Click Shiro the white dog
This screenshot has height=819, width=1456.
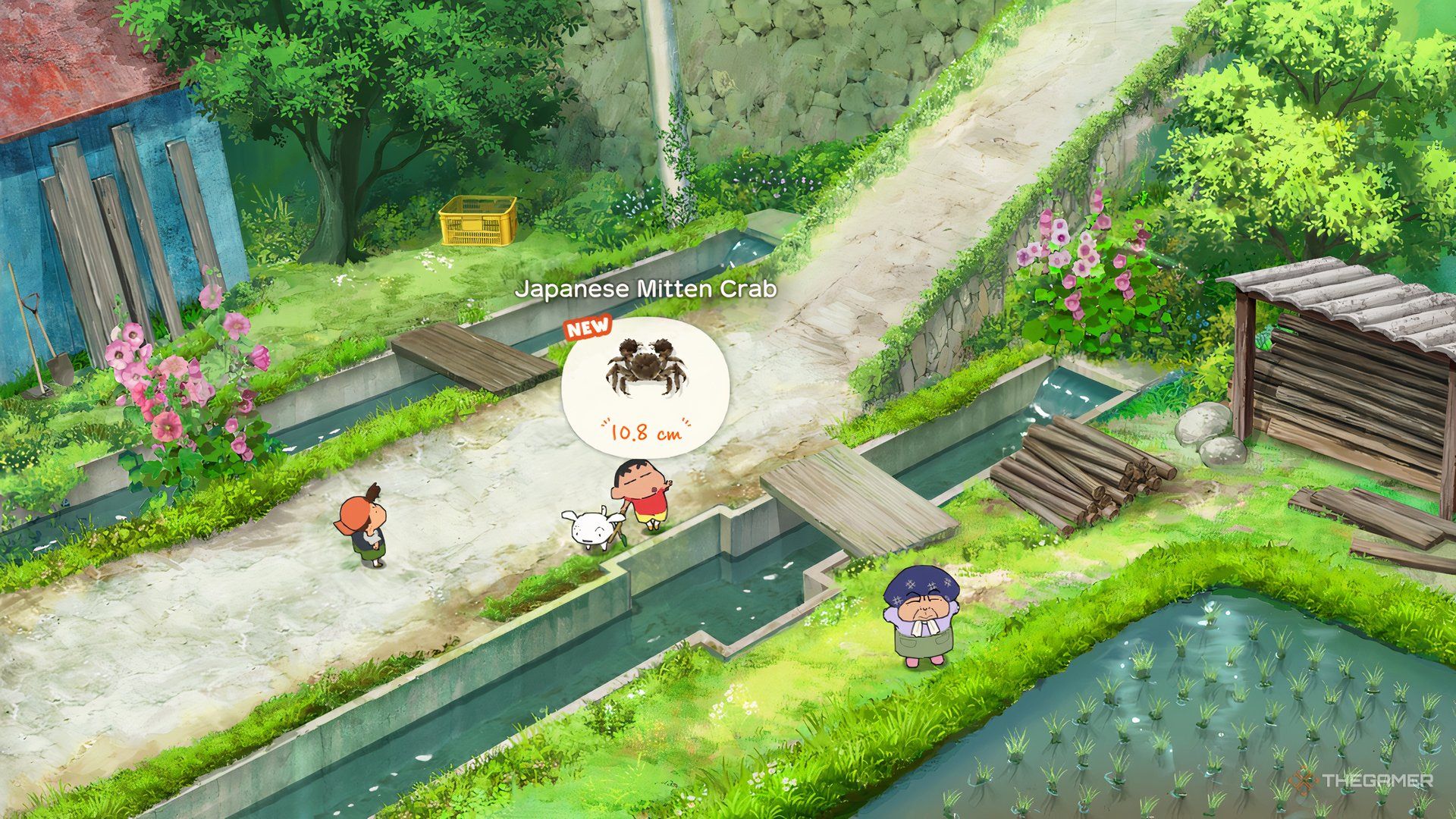591,527
